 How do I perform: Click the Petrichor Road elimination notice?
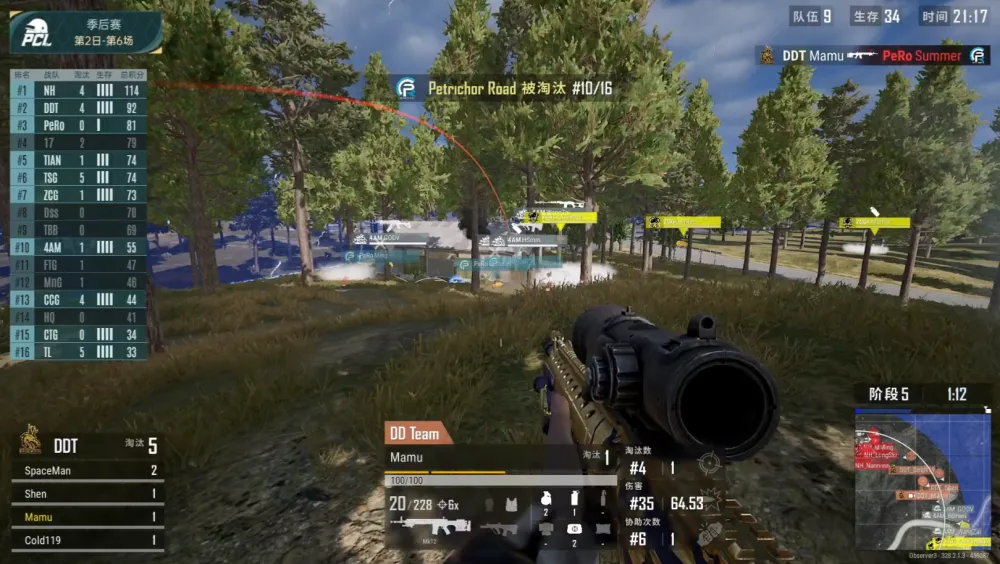pyautogui.click(x=505, y=89)
